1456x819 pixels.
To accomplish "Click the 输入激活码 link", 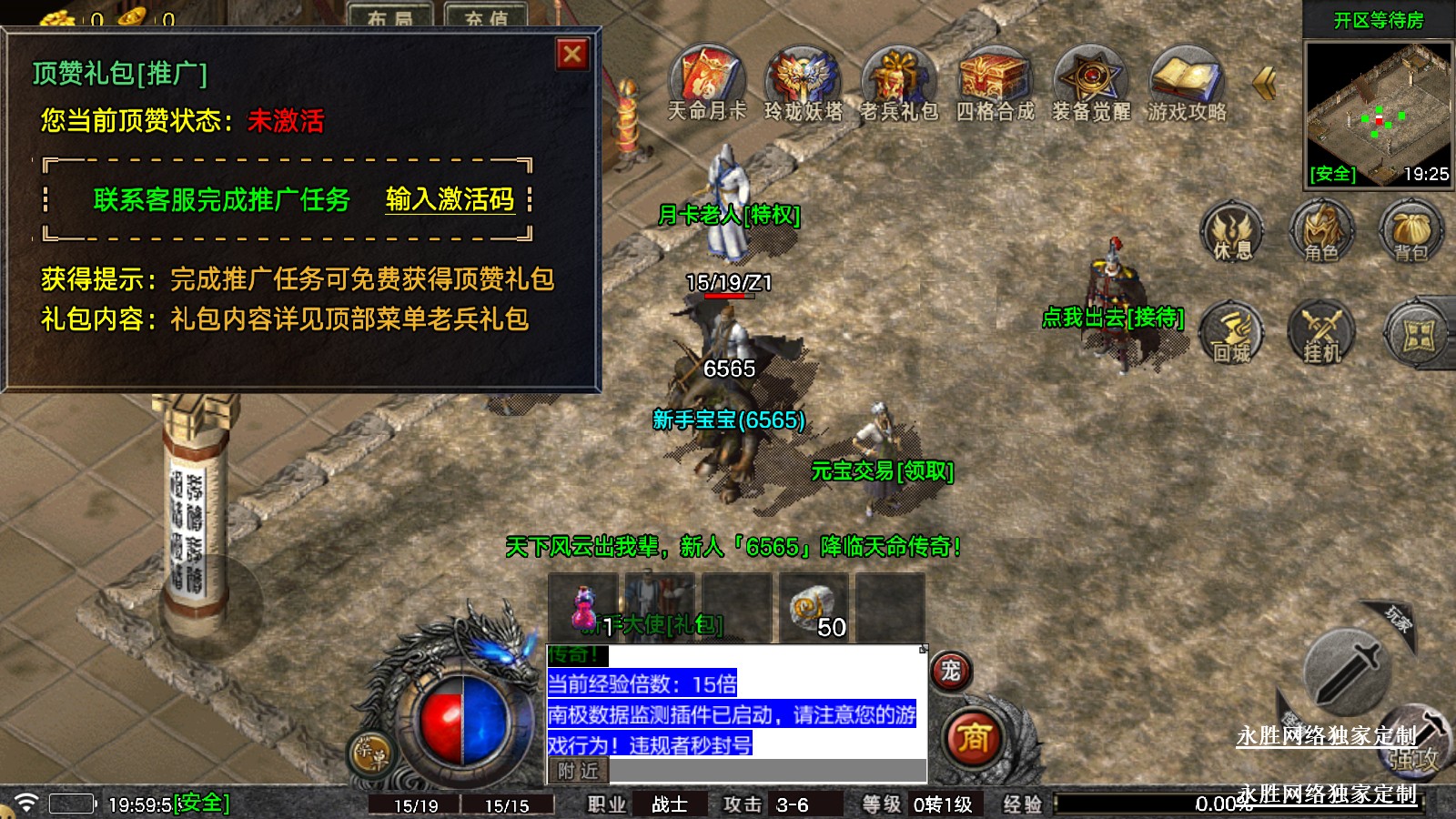I will pyautogui.click(x=450, y=199).
